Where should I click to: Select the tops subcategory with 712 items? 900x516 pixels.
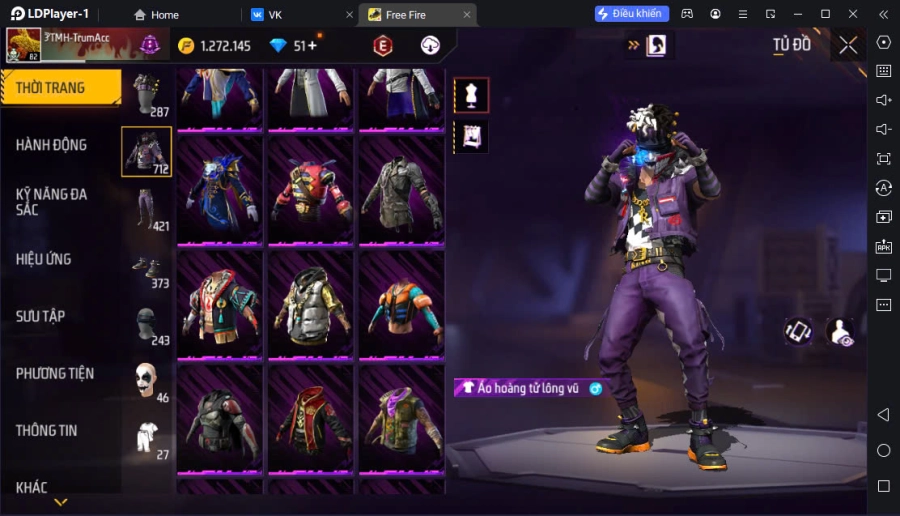coord(147,152)
